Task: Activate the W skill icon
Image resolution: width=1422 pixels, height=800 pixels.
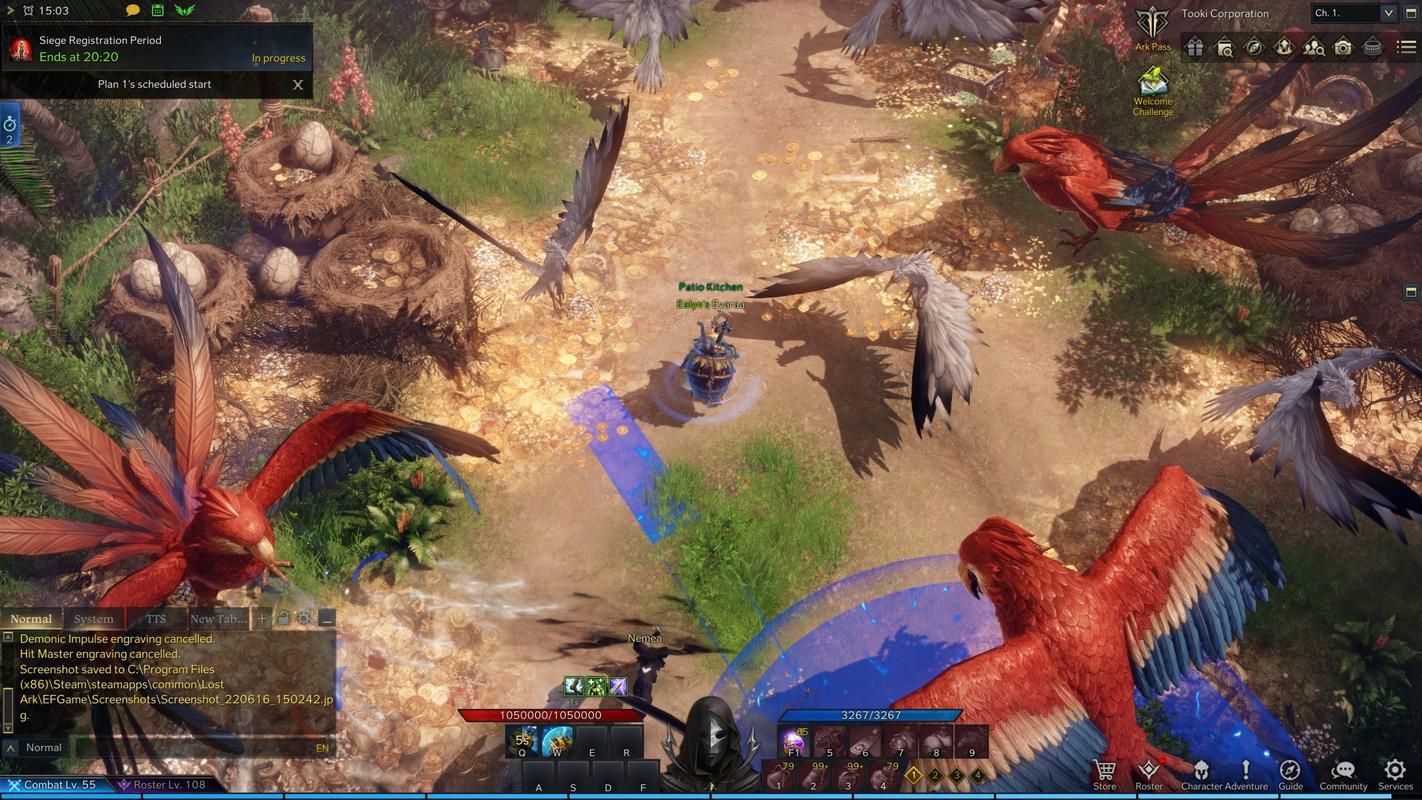Action: click(557, 742)
